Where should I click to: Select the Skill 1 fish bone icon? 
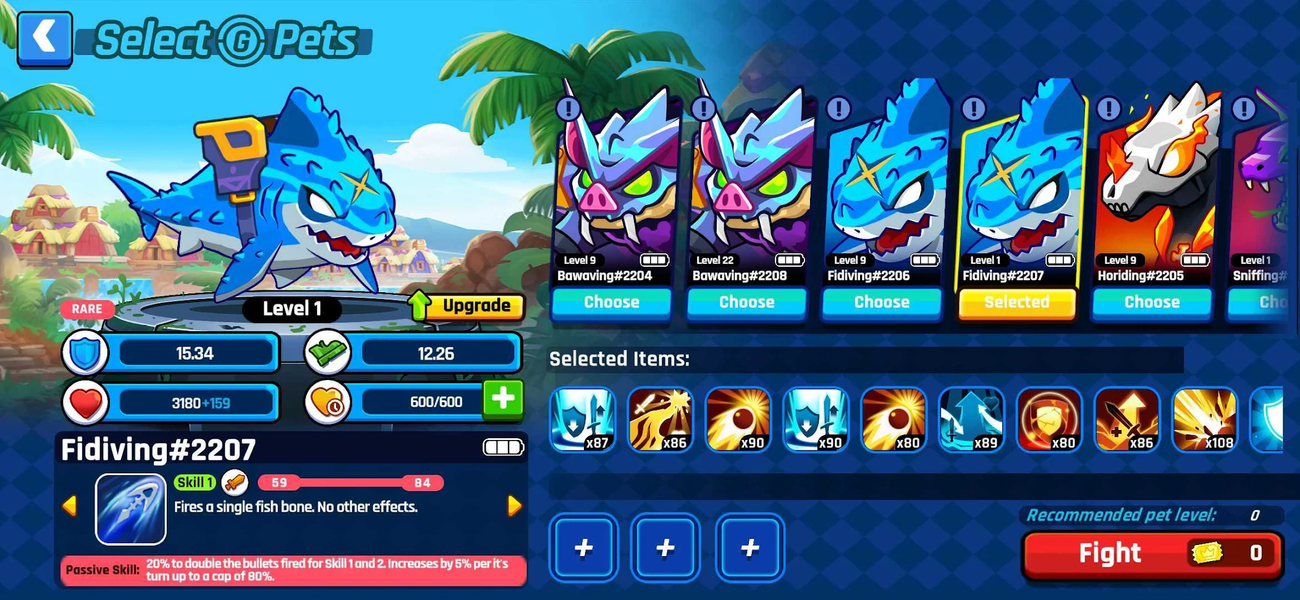pyautogui.click(x=130, y=508)
